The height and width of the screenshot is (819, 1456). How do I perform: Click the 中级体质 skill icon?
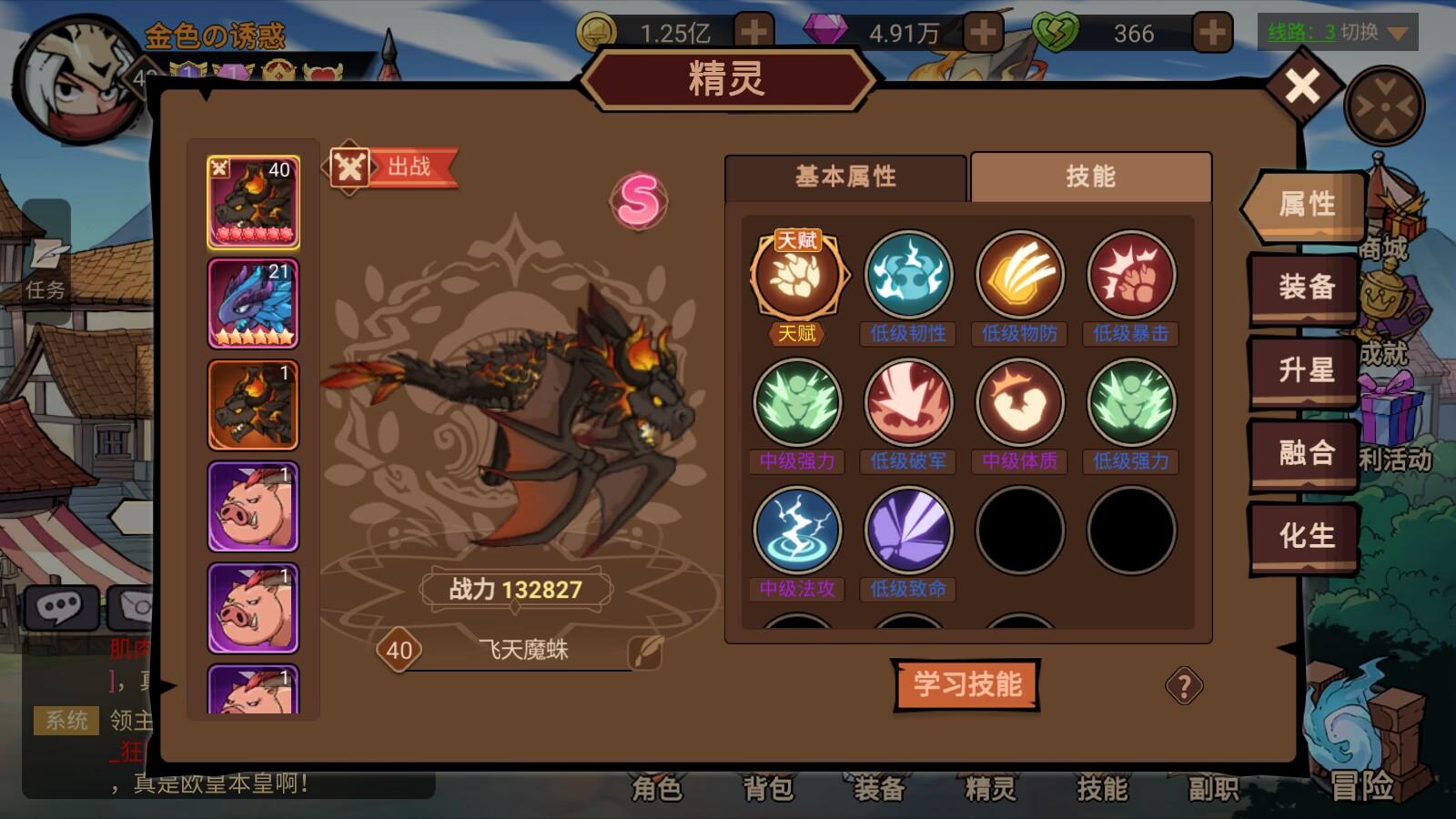click(x=1020, y=403)
